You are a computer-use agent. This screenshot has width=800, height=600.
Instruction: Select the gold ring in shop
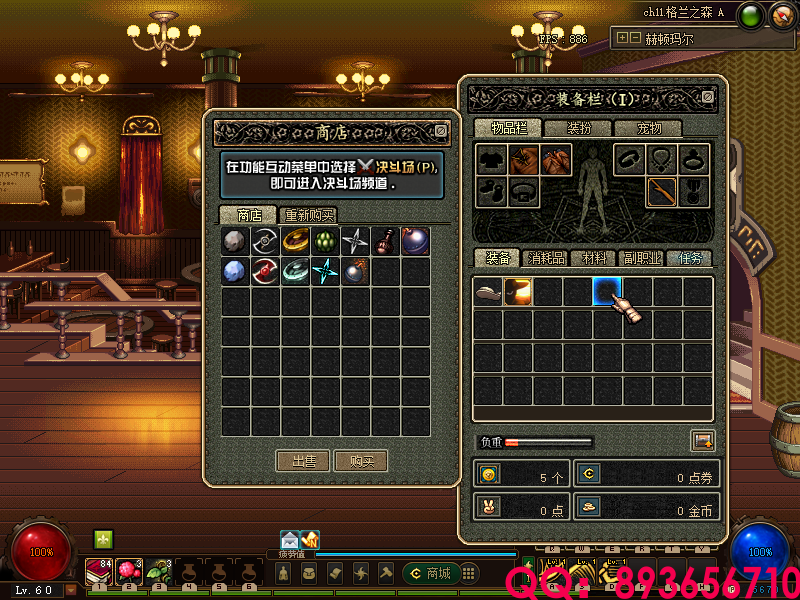(296, 241)
